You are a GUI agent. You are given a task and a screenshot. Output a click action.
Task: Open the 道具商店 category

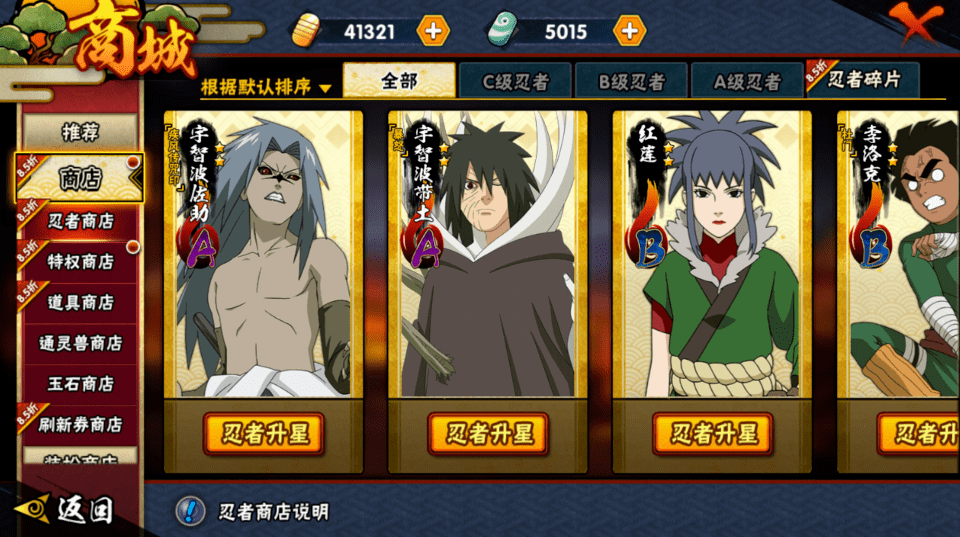tap(81, 302)
